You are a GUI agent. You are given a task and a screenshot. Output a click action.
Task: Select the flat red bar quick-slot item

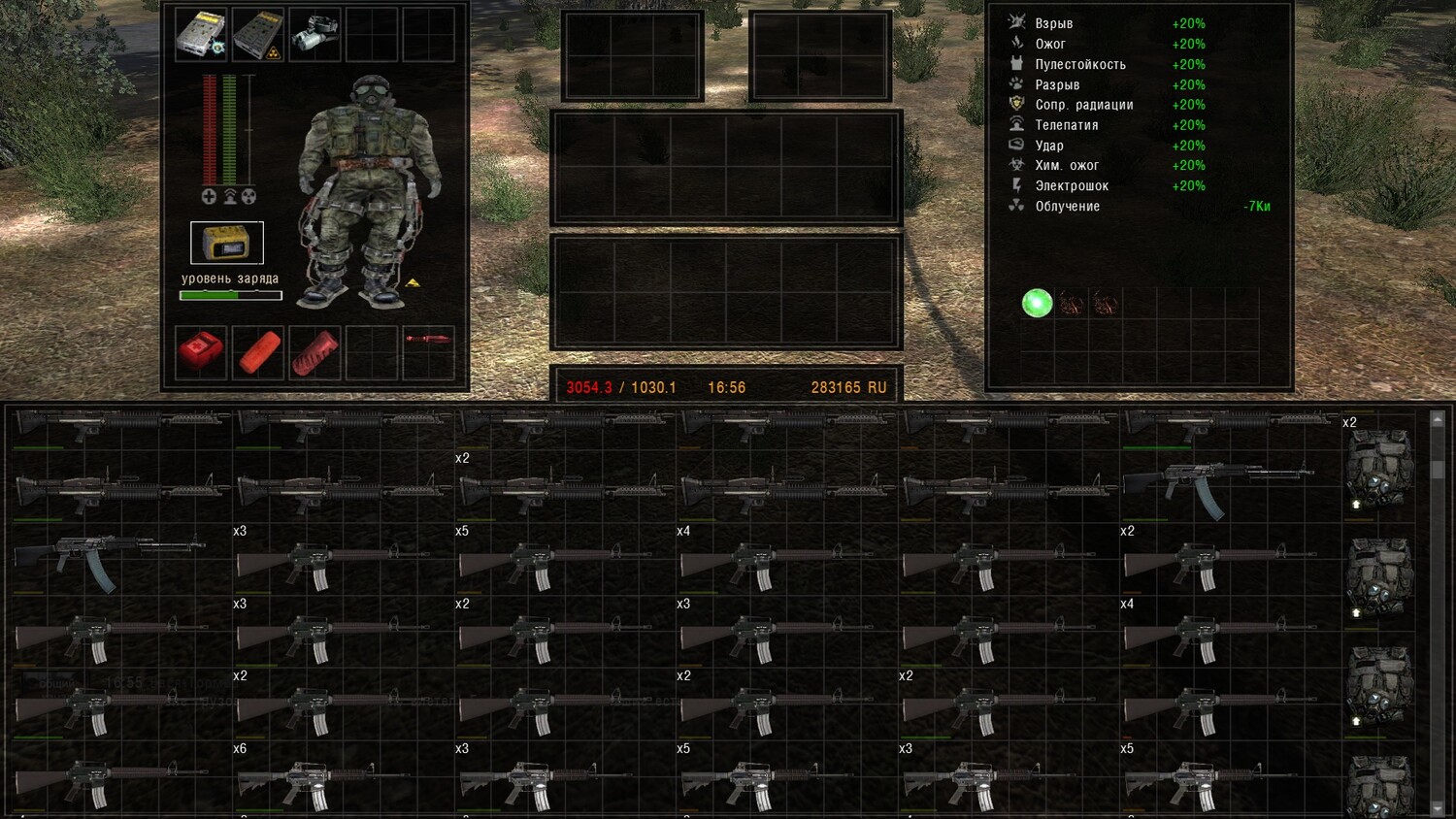258,351
